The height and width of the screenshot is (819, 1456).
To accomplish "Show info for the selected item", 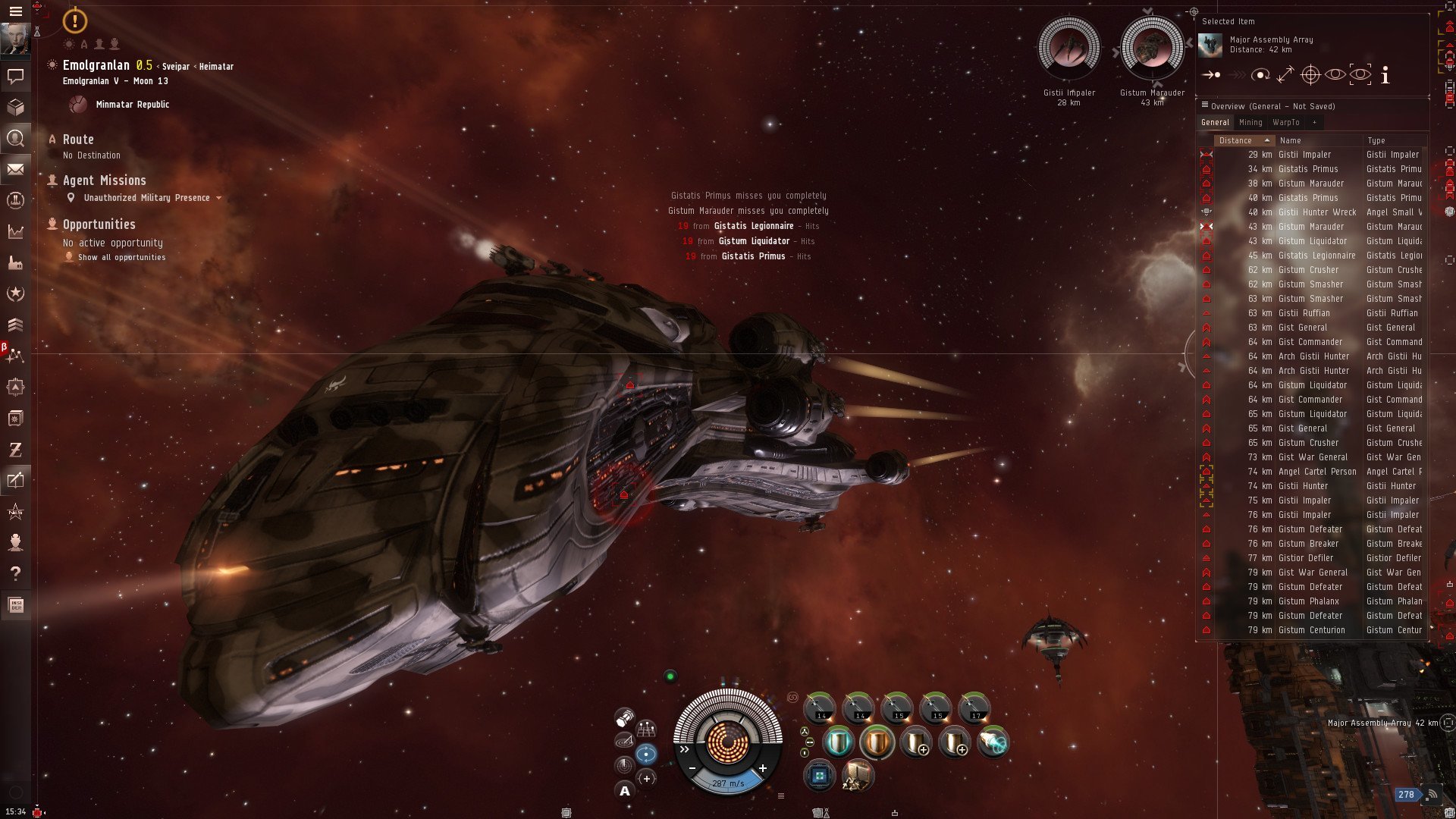I will 1385,75.
